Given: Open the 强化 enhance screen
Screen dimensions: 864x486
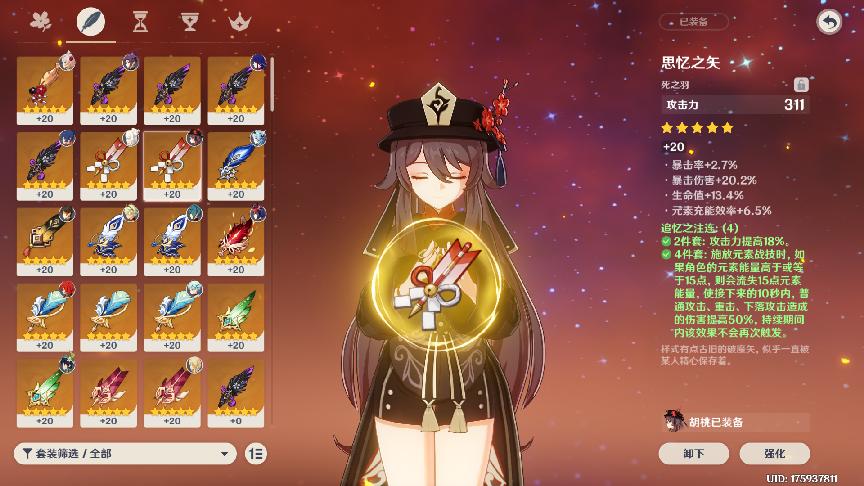Looking at the screenshot, I should click(775, 453).
